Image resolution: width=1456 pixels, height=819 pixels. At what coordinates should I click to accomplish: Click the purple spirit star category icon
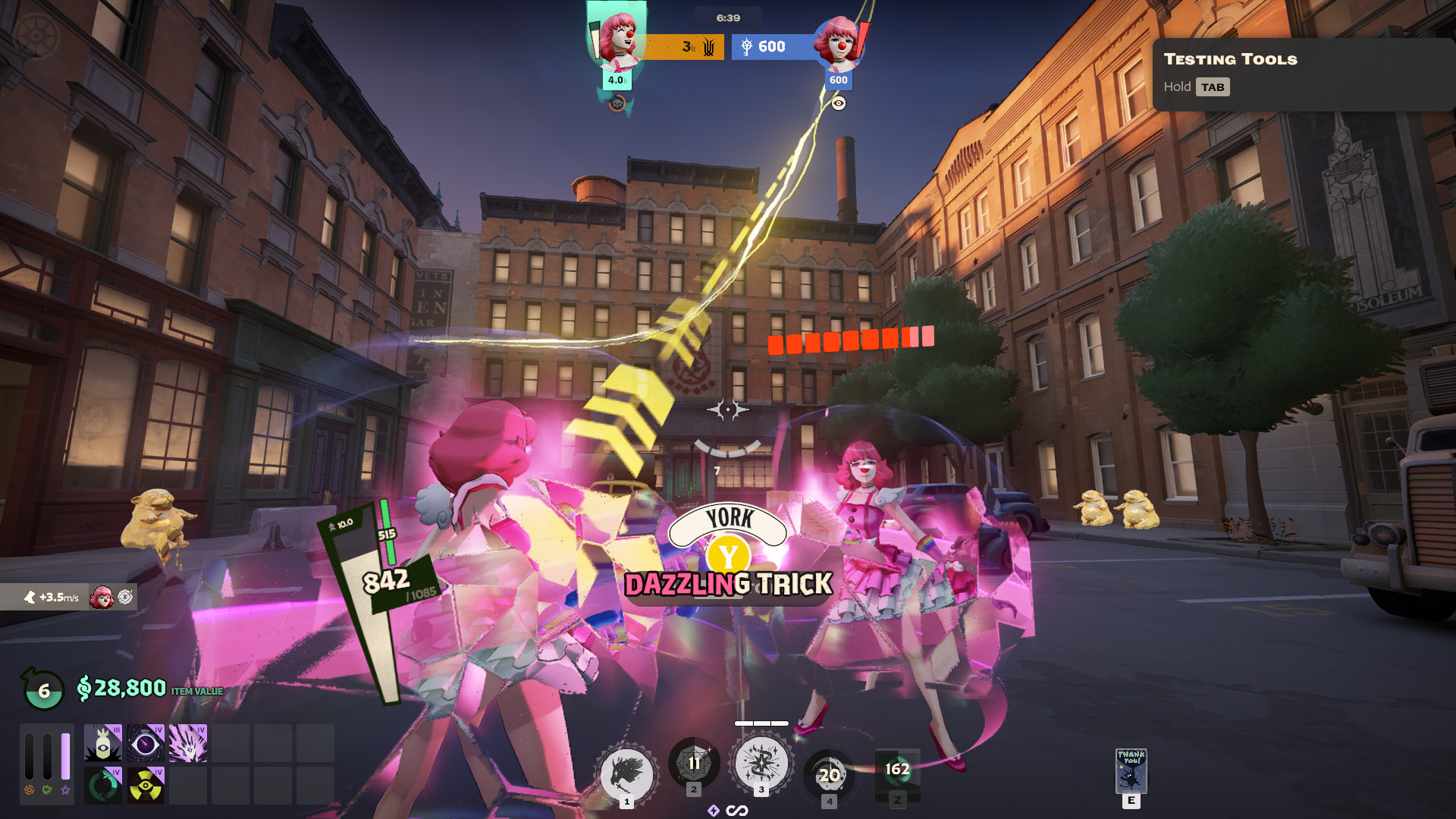tap(66, 790)
